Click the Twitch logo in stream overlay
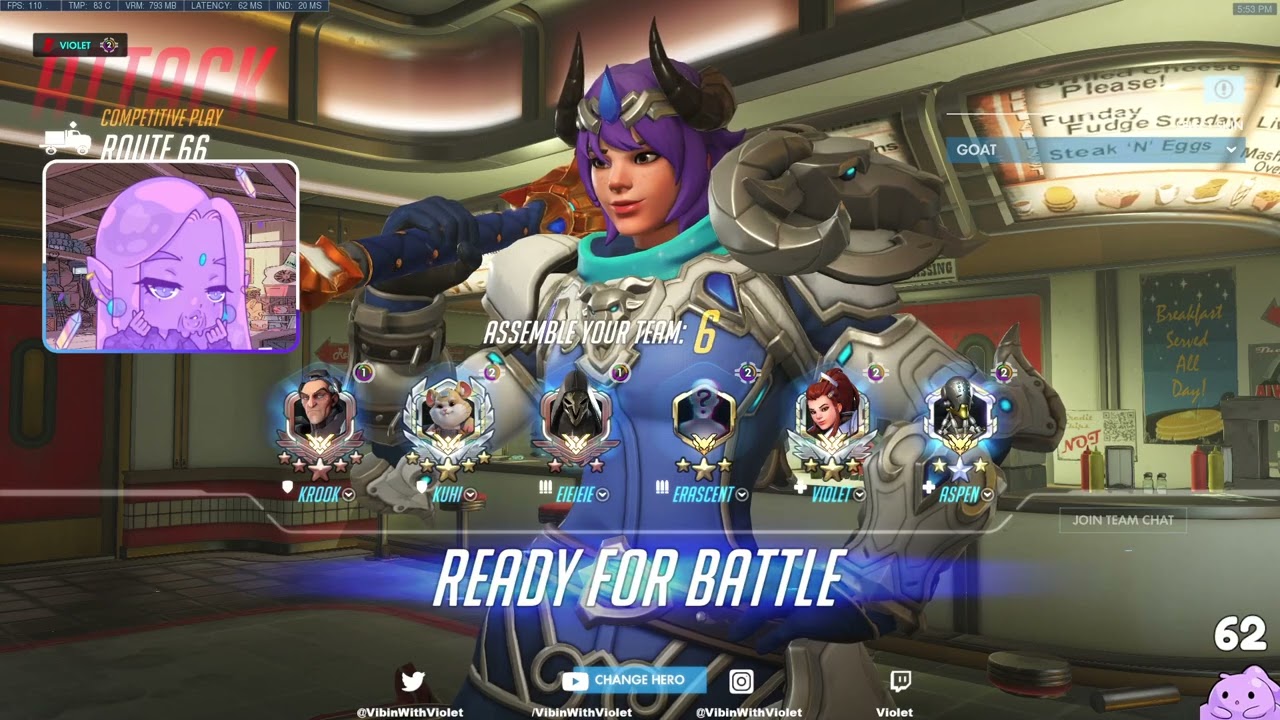This screenshot has width=1280, height=720. (x=900, y=682)
